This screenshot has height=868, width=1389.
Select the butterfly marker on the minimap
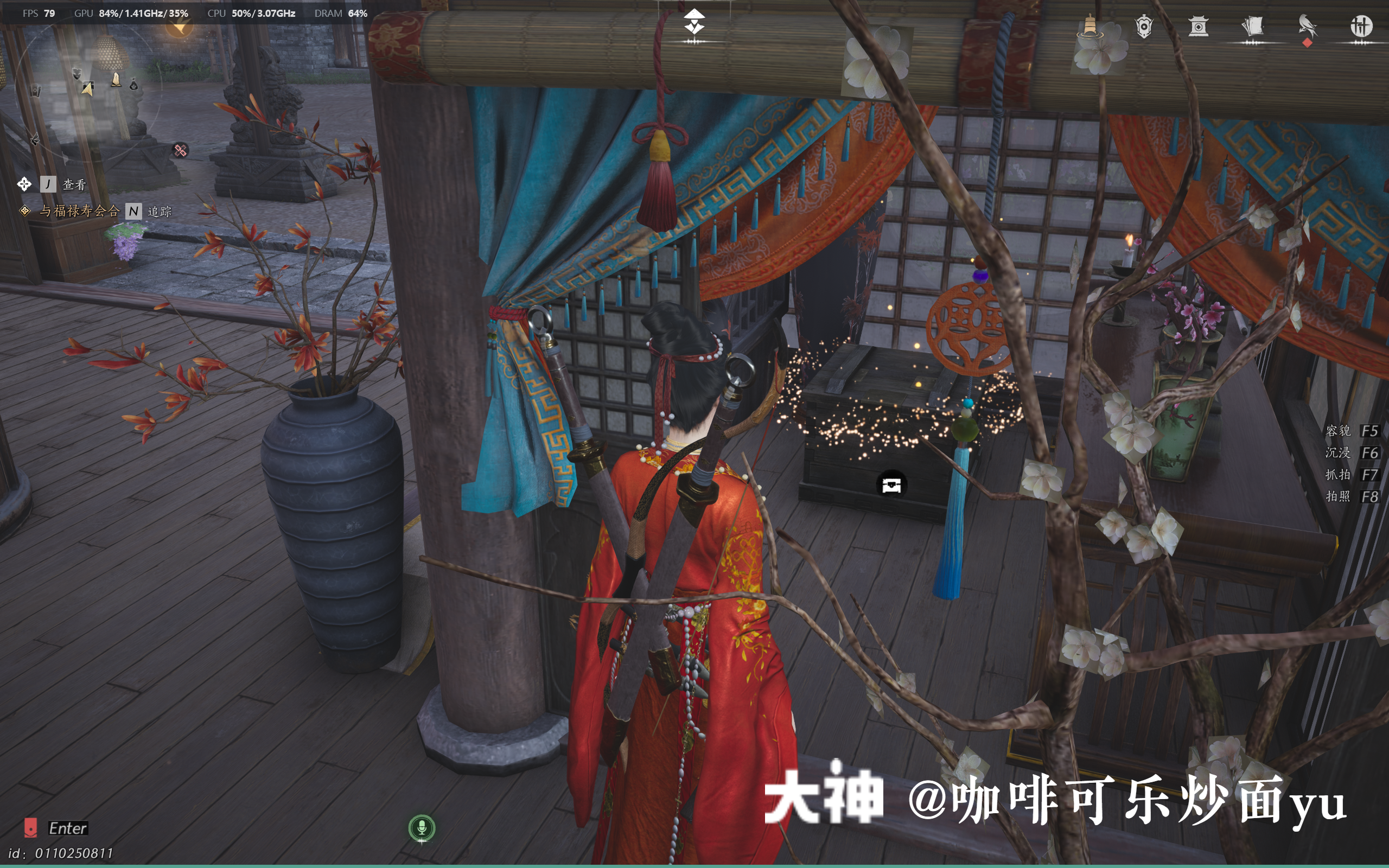point(36,139)
